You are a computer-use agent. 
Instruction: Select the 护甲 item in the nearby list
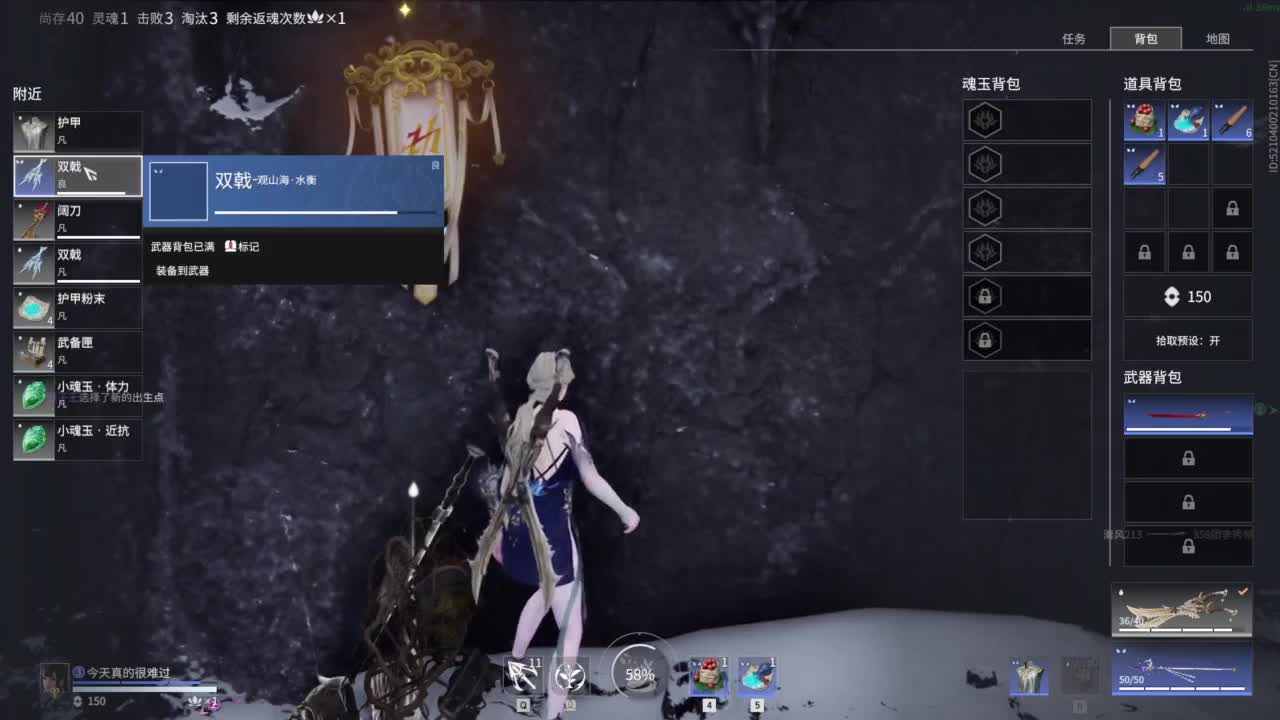point(77,130)
